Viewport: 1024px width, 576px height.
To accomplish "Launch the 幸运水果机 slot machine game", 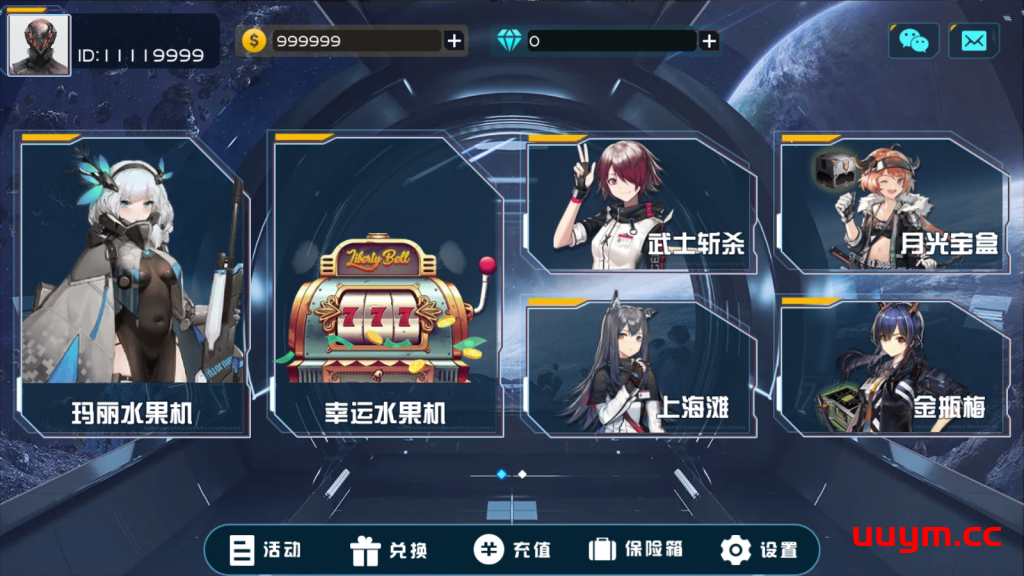I will [x=387, y=285].
